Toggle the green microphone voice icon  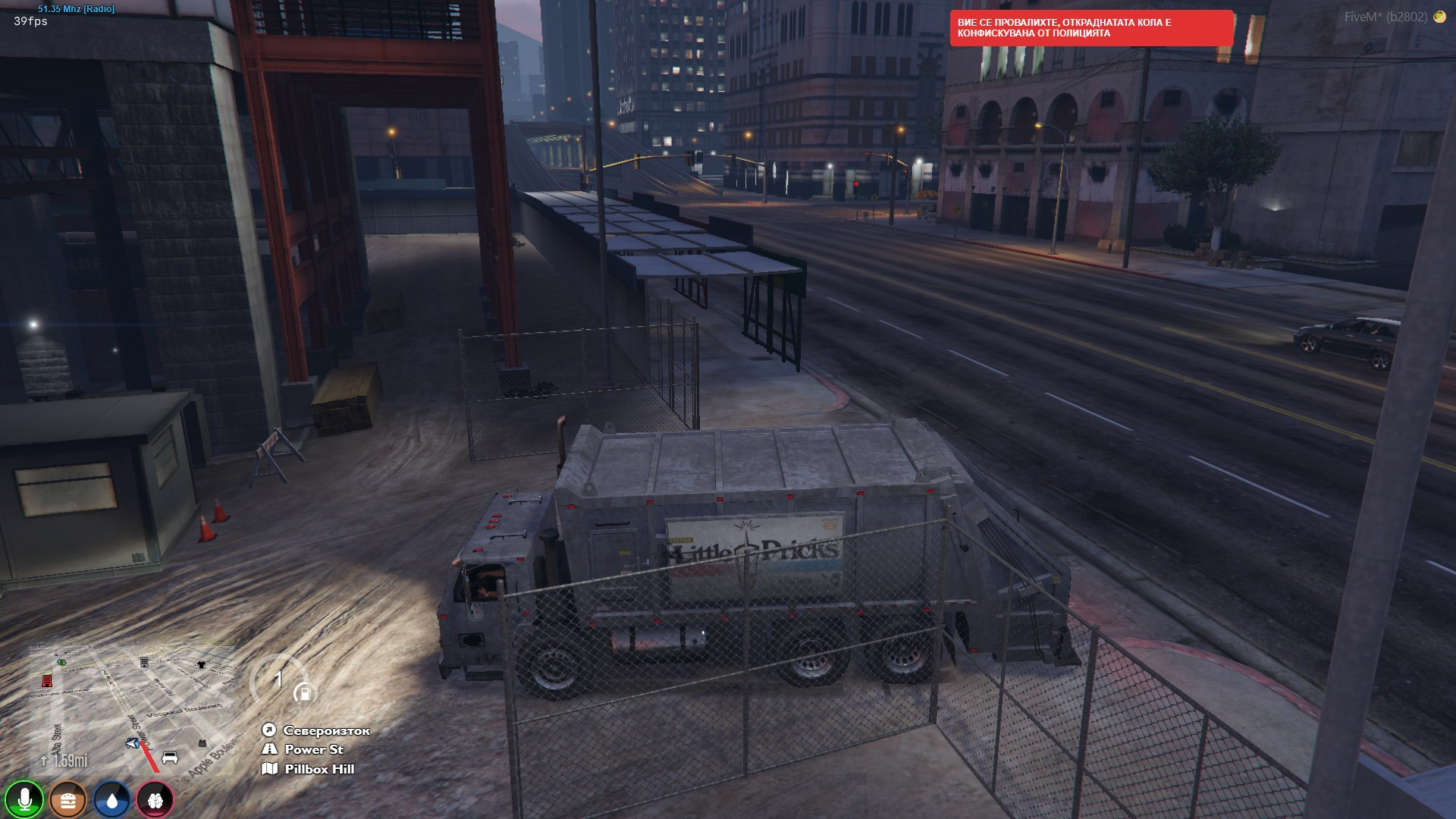[24, 799]
